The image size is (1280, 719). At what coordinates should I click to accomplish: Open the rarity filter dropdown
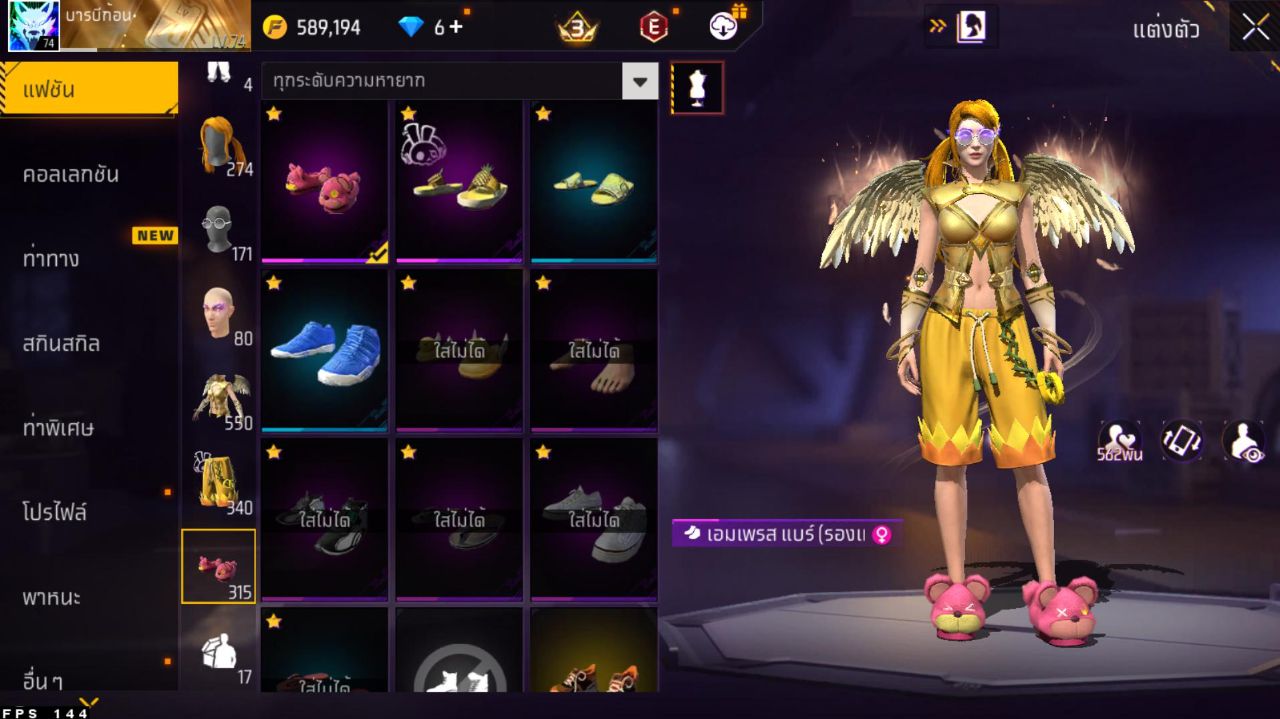pos(640,81)
